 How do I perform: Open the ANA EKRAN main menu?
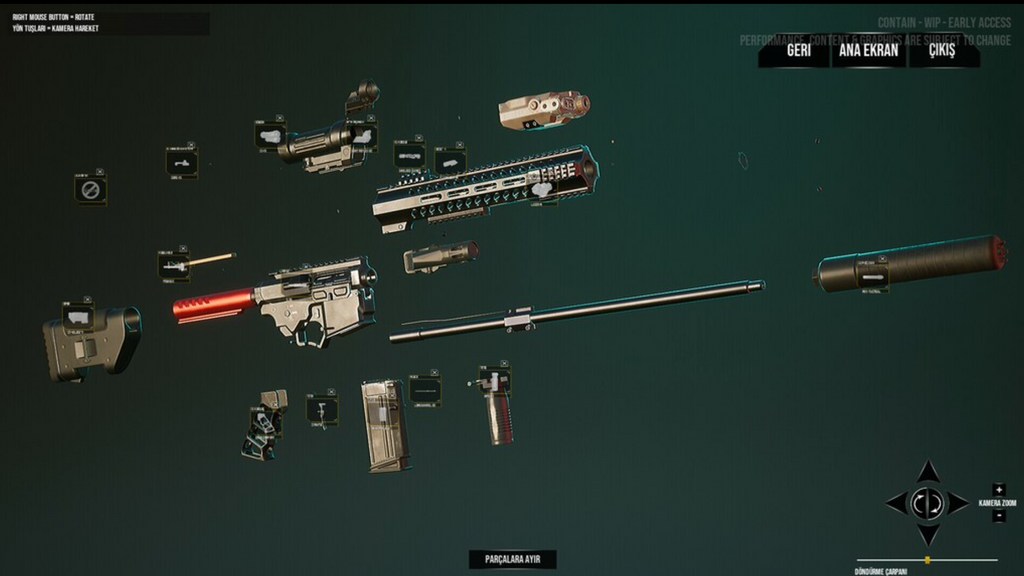coord(868,51)
